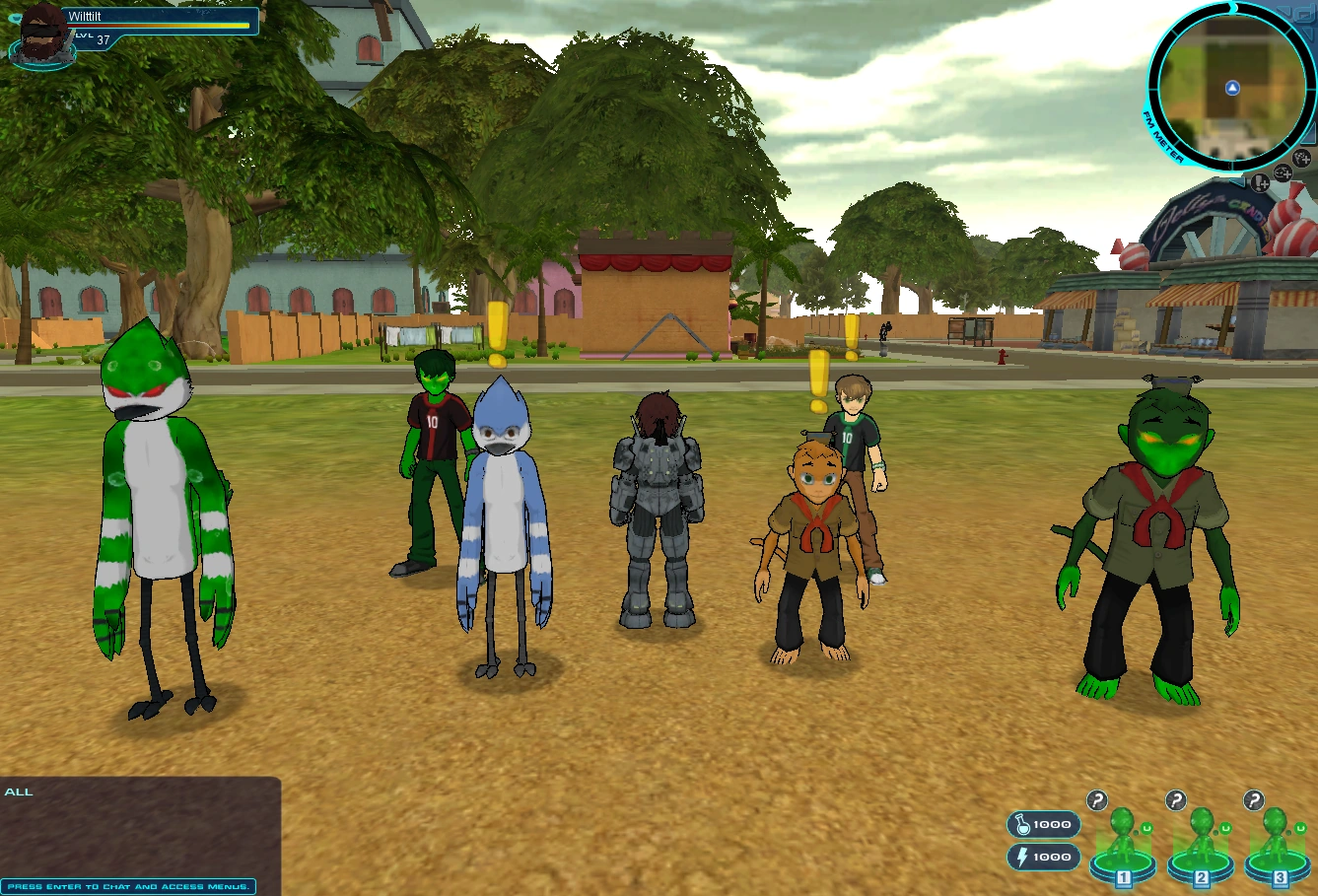Viewport: 1318px width, 896px height.
Task: Toggle nano 3 active on its pedestal
Action: (x=1278, y=862)
